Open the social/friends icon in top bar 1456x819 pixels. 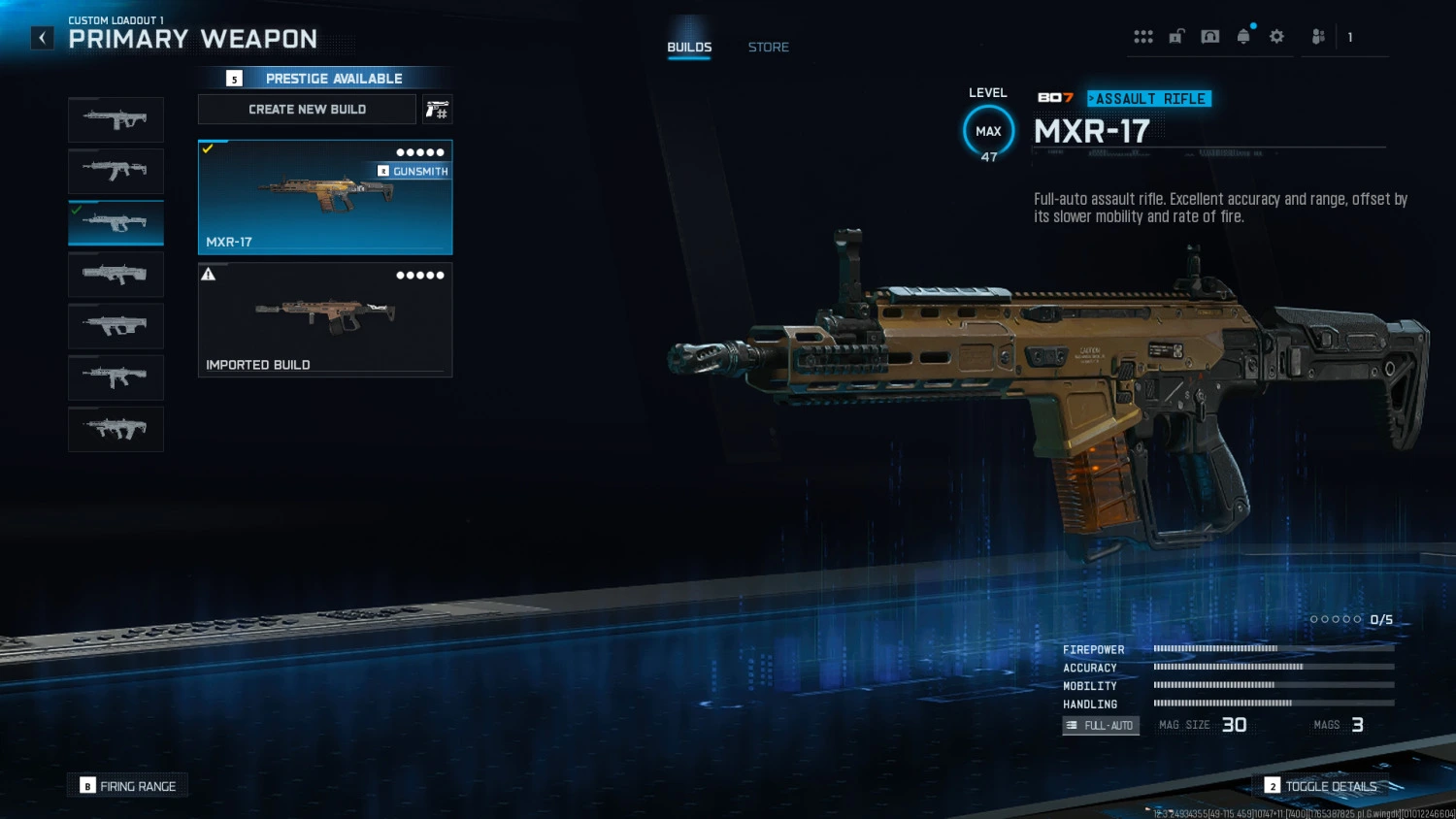coord(1317,36)
